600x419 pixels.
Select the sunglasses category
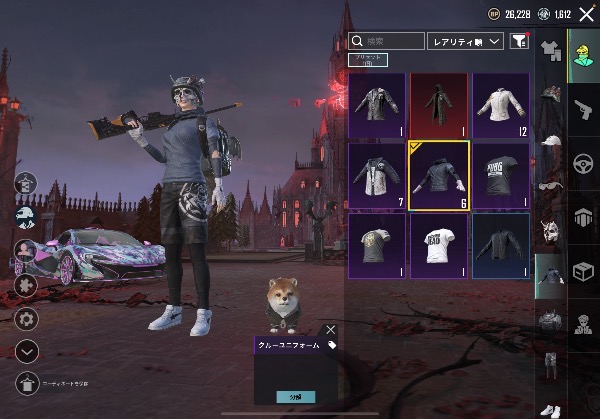tap(549, 187)
